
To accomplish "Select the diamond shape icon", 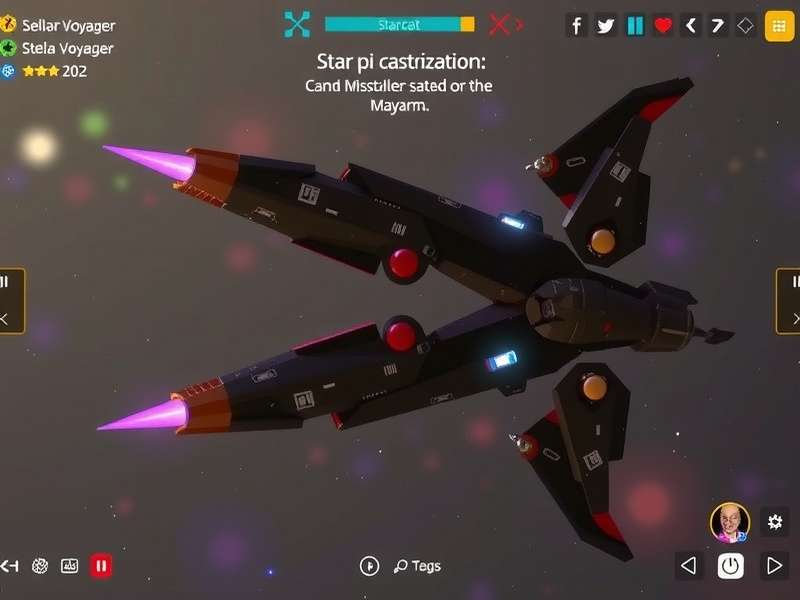I will (x=745, y=26).
